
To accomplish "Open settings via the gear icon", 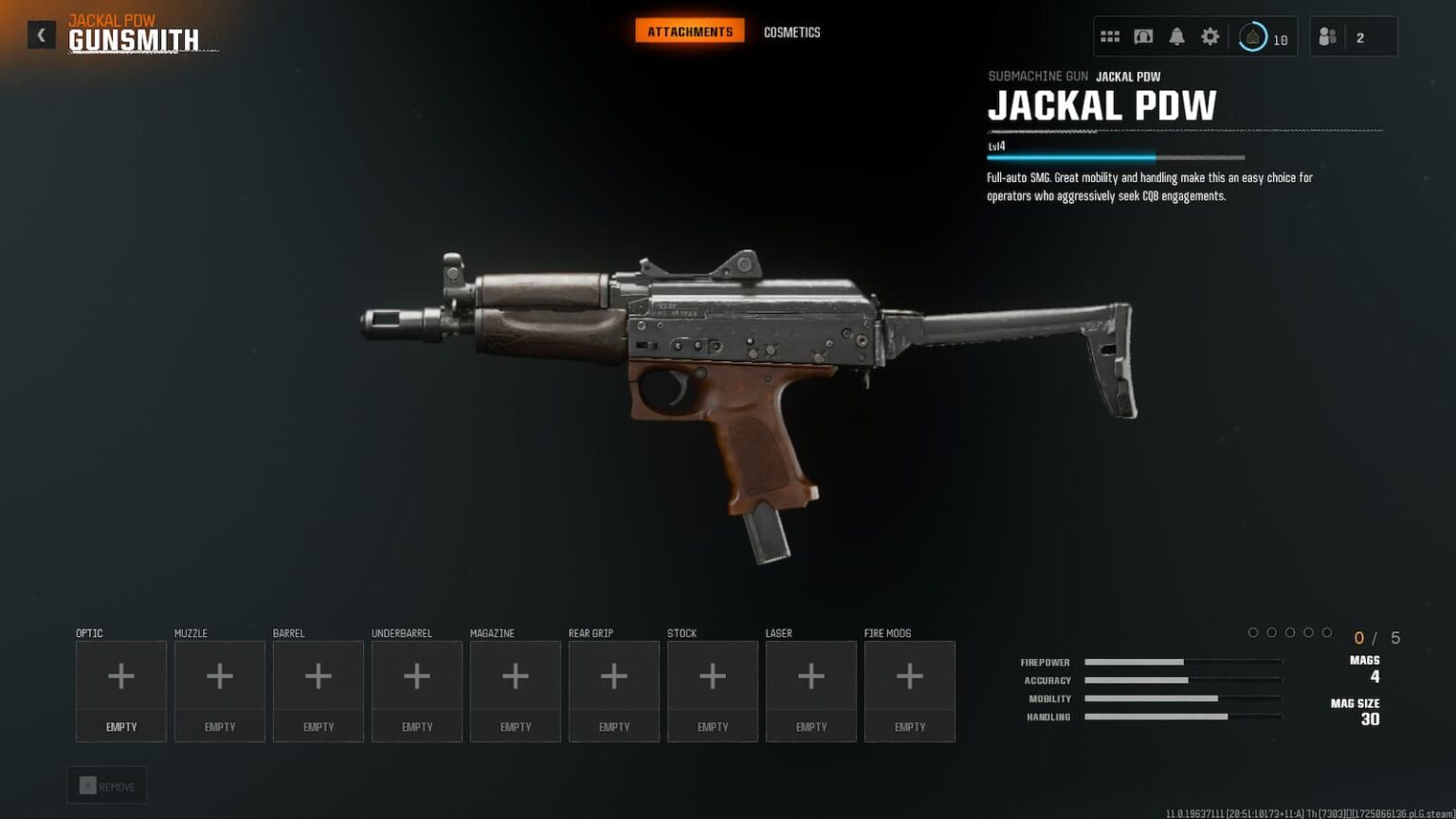I will coord(1210,37).
